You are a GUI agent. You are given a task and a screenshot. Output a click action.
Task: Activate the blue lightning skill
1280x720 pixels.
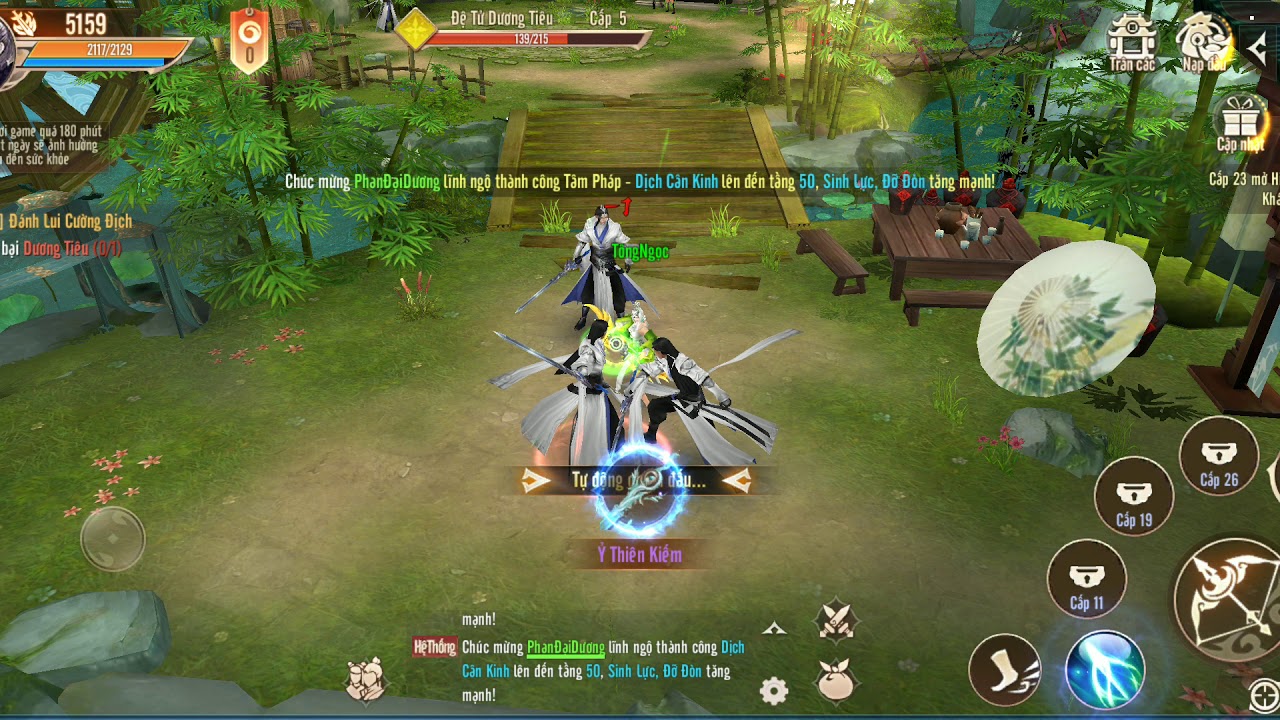pos(1104,670)
